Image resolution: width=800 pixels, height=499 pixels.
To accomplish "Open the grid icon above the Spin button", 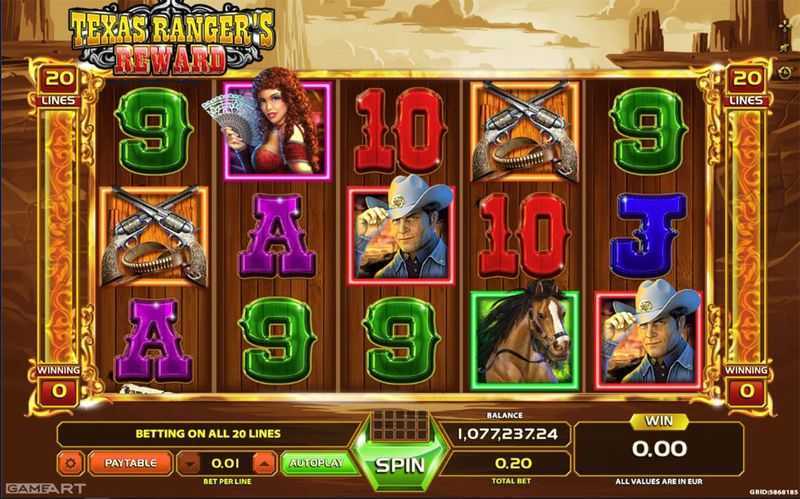I will click(x=400, y=423).
